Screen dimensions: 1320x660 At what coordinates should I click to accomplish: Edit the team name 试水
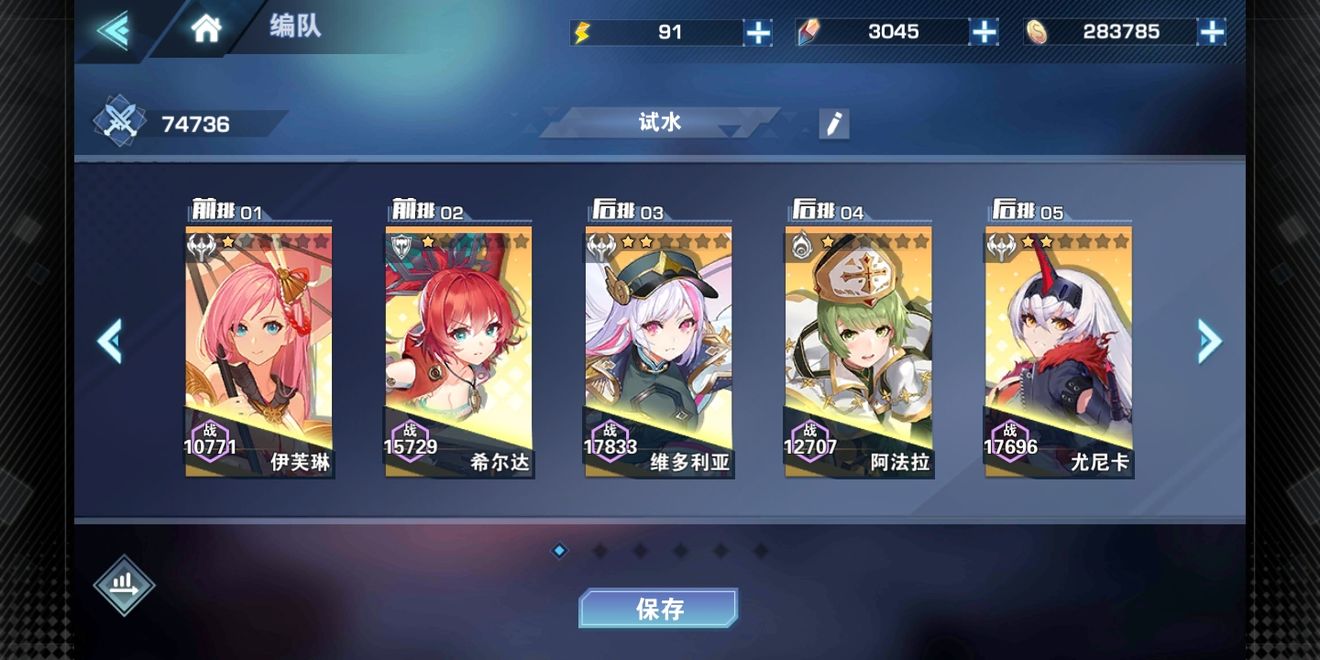tap(833, 124)
